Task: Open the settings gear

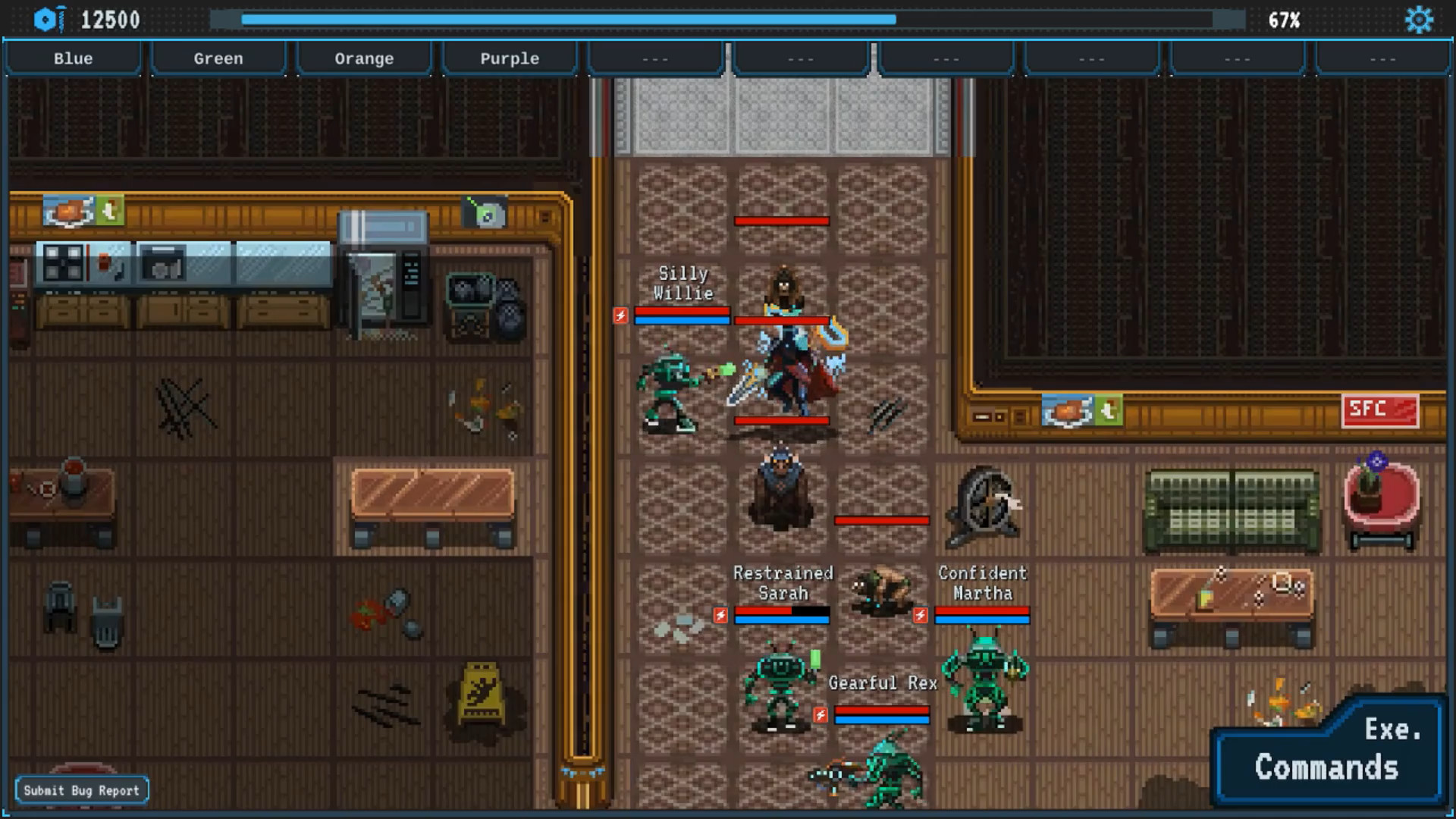Action: pyautogui.click(x=1420, y=20)
